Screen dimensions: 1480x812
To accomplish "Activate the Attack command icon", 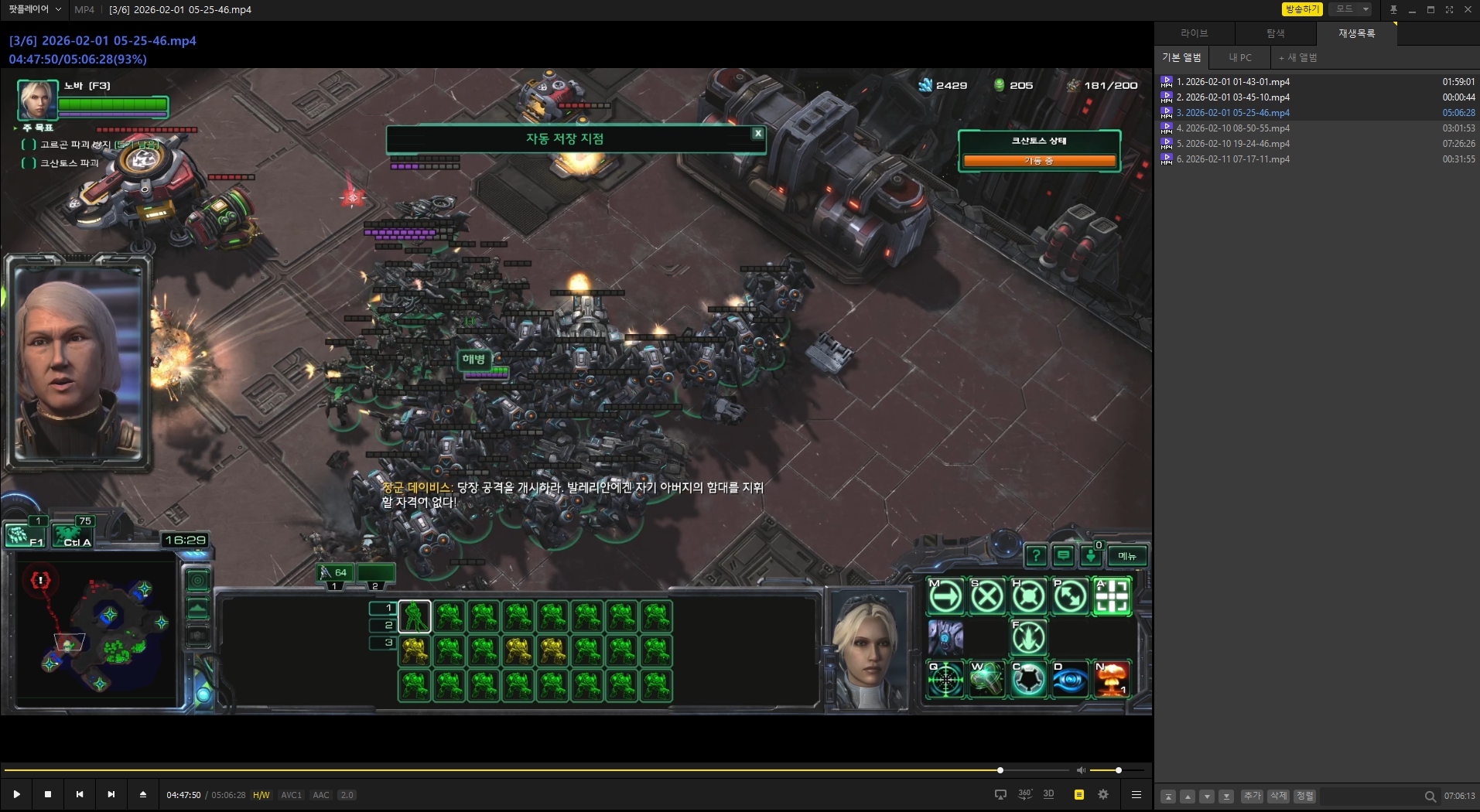I will pyautogui.click(x=1112, y=597).
